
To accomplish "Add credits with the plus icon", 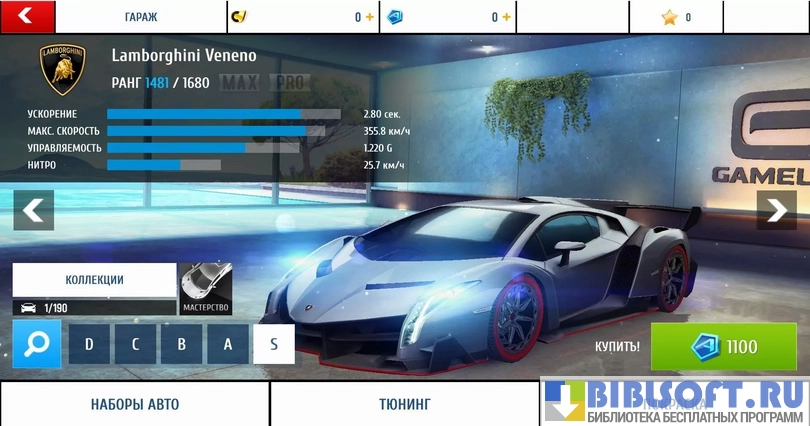I will point(370,17).
